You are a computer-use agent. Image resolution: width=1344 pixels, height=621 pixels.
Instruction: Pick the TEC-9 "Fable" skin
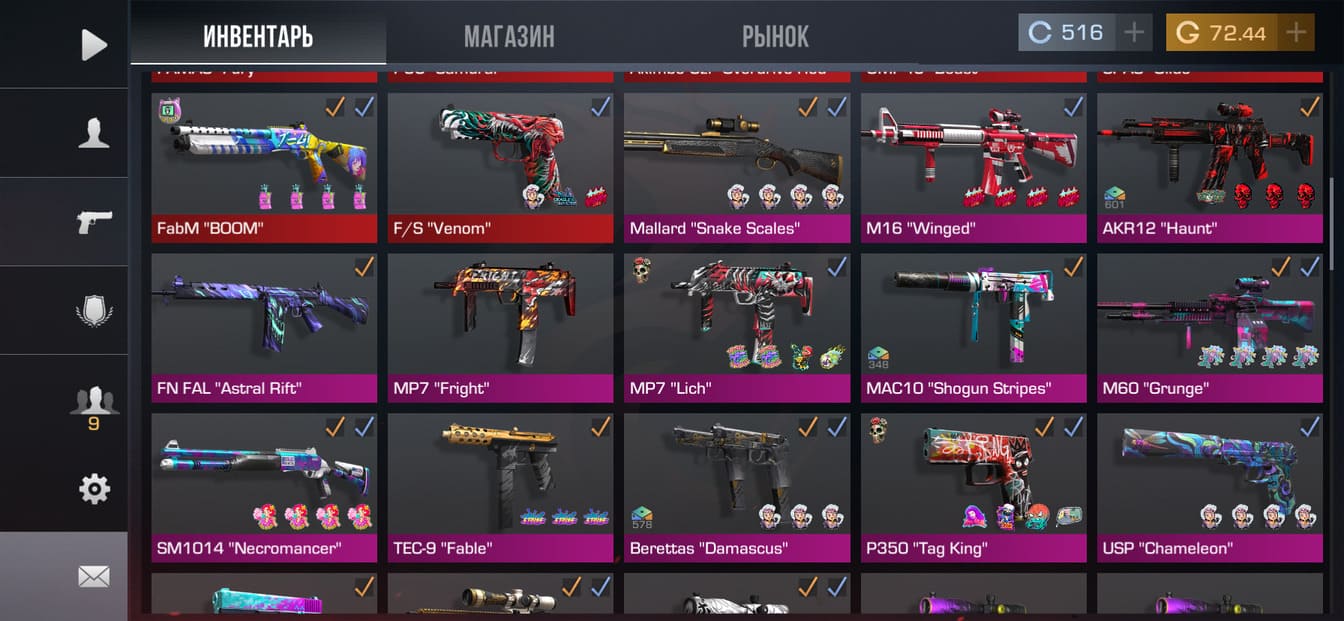pos(500,487)
